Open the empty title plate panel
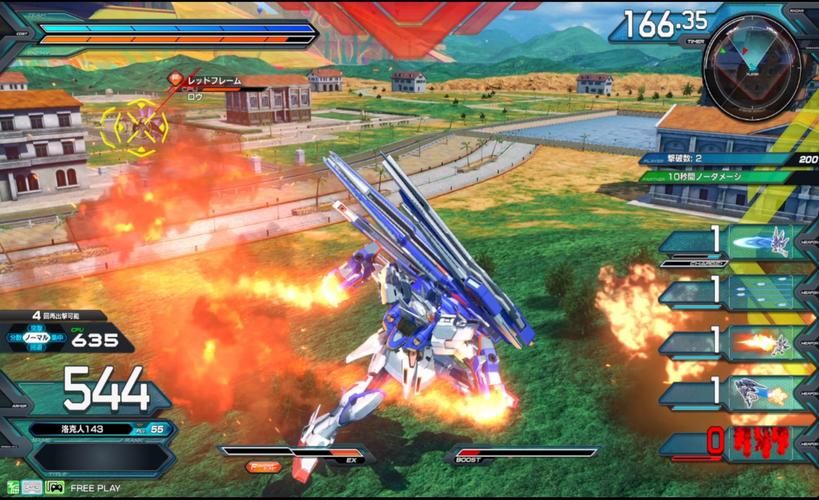This screenshot has width=819, height=500. tap(100, 457)
